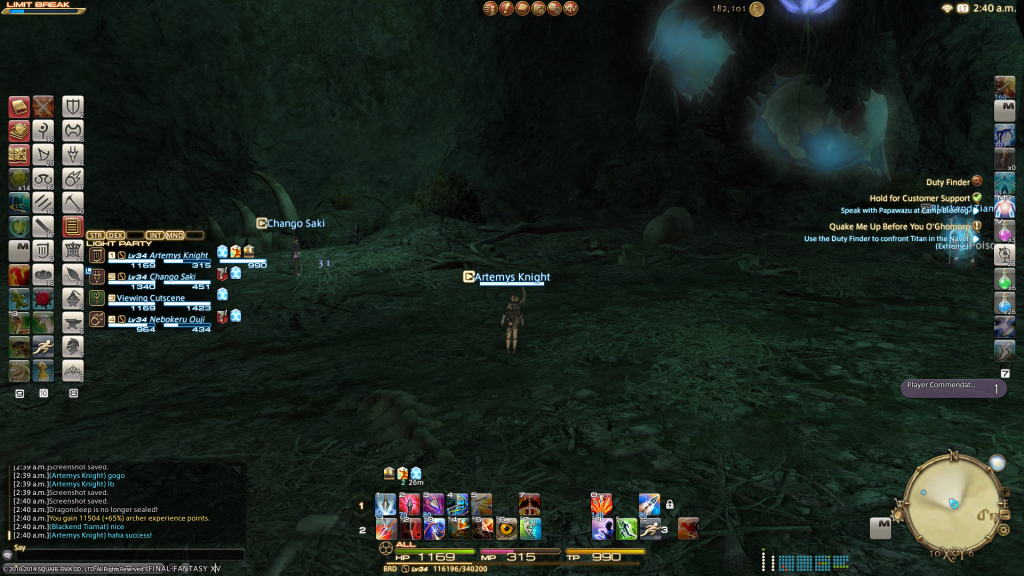Activate the yellow hawk eye ability
Screen dimensions: 1024x576
(506, 528)
